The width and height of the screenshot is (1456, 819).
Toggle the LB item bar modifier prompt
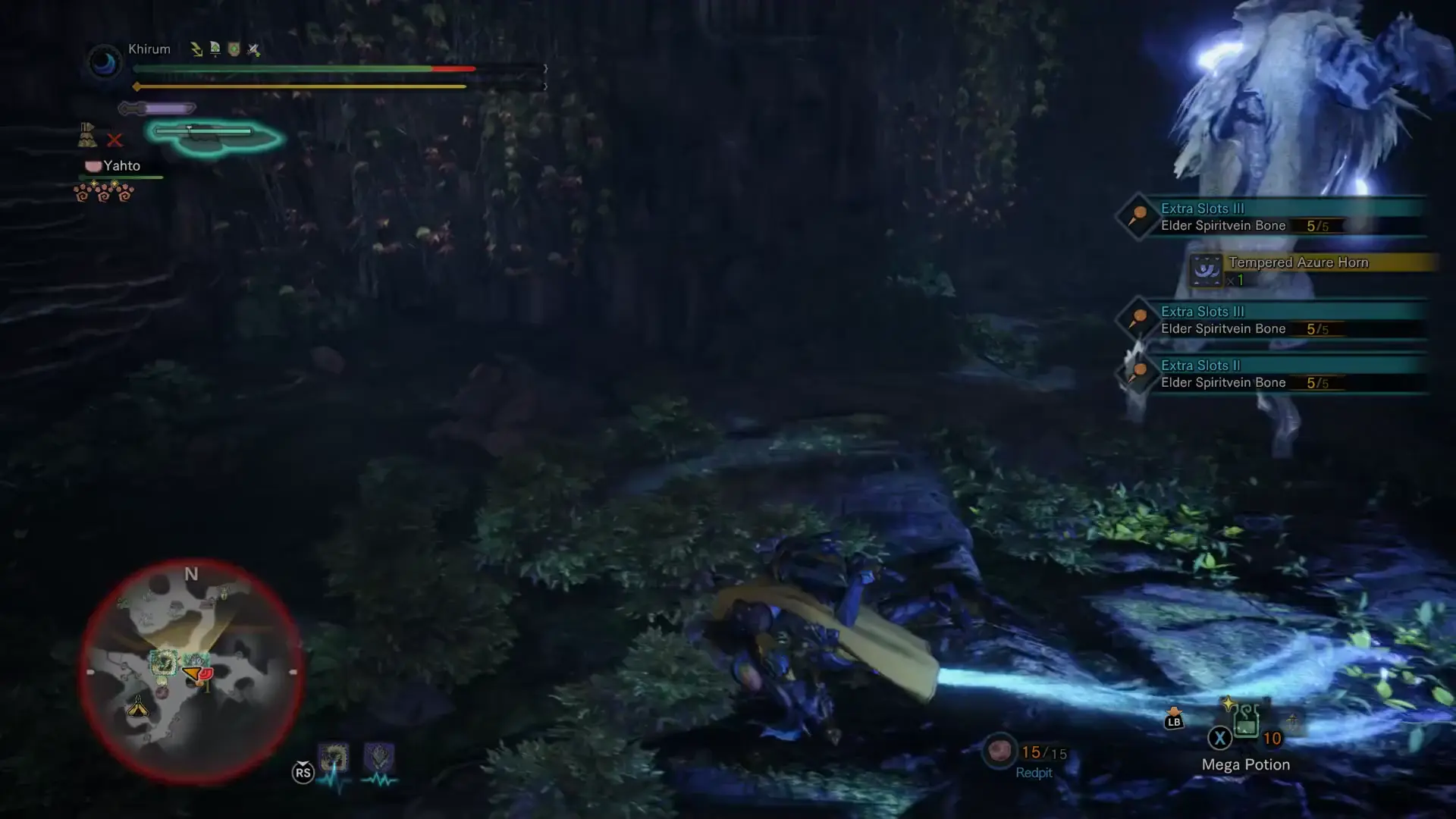1173,720
